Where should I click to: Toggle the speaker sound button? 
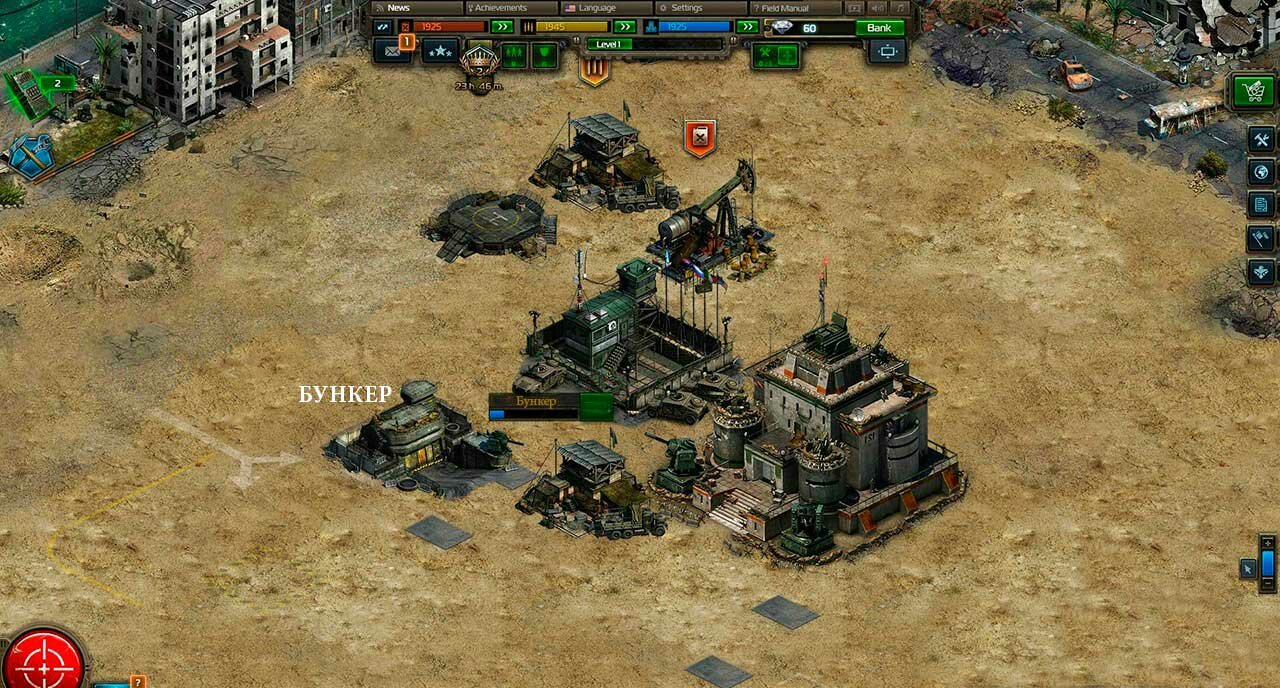pyautogui.click(x=878, y=8)
